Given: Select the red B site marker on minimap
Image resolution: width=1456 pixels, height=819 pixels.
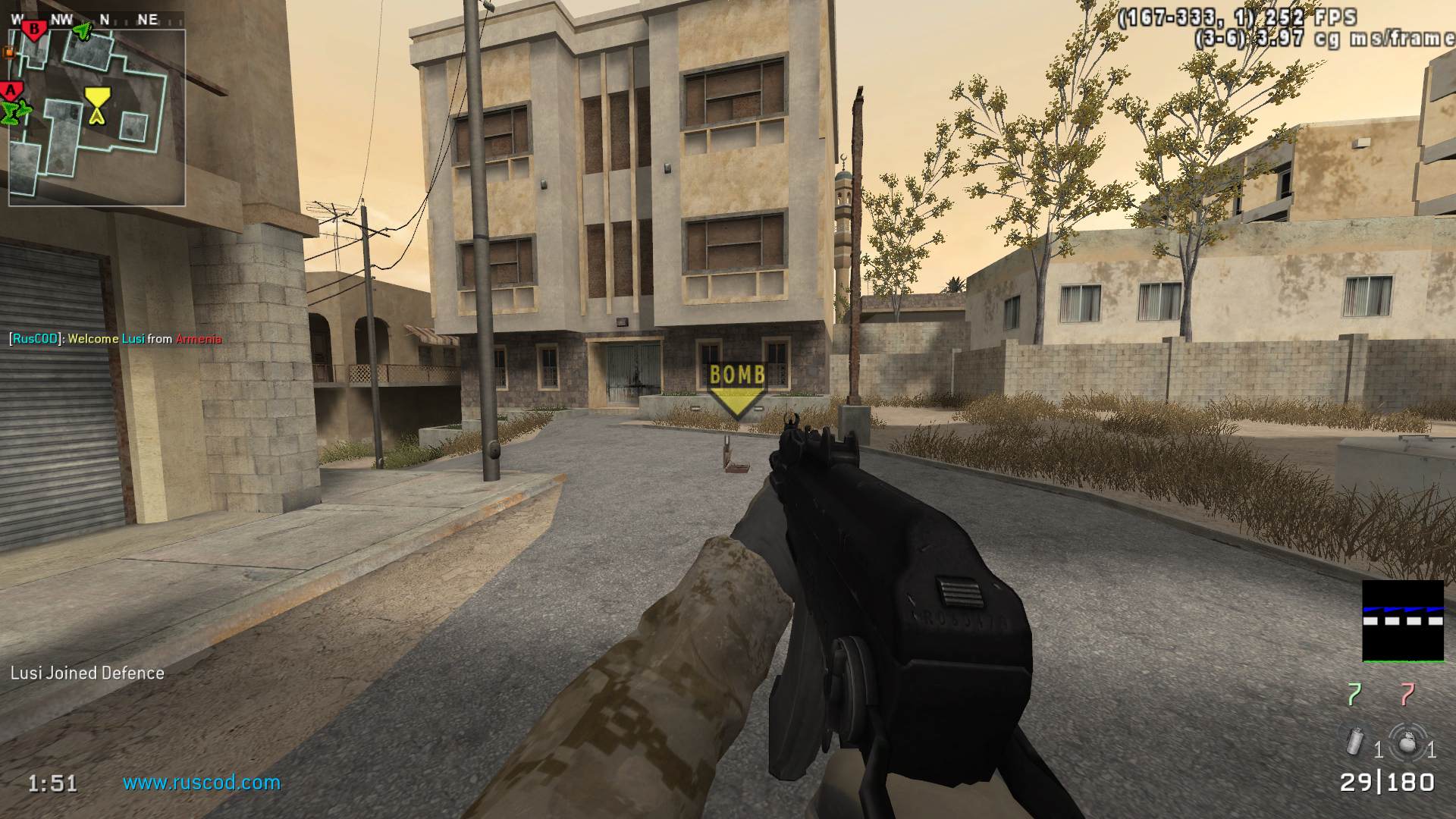Looking at the screenshot, I should 34,30.
